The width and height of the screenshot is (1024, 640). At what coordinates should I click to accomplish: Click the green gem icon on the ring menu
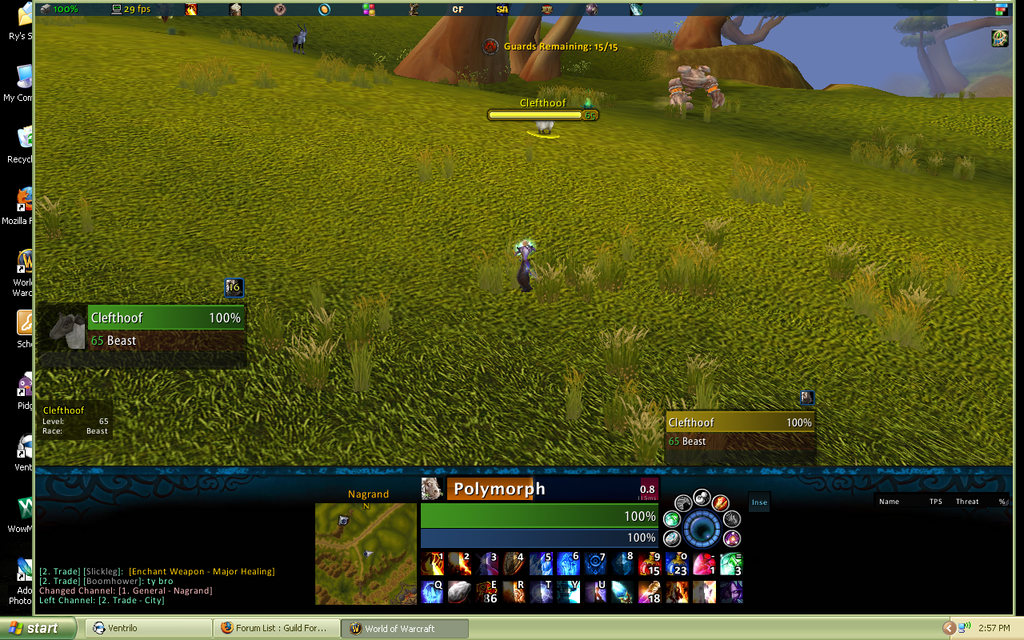(x=672, y=519)
